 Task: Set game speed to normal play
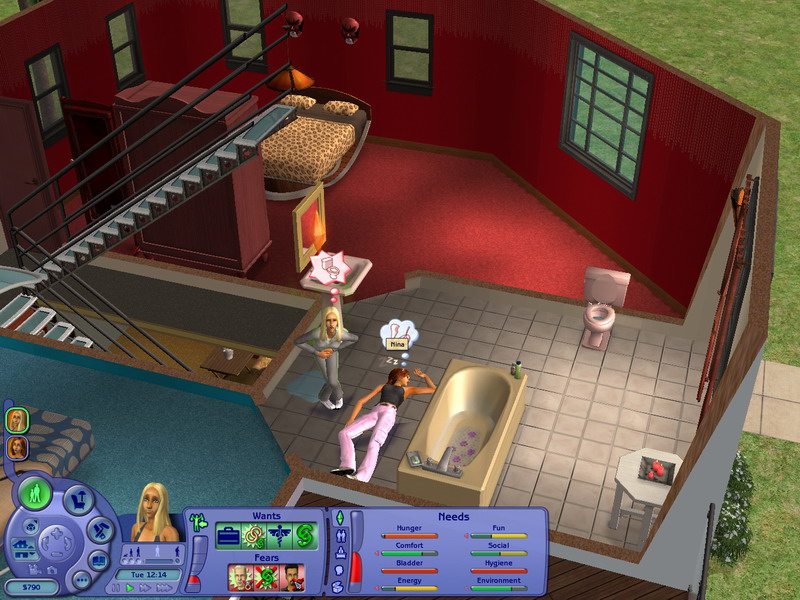(129, 588)
